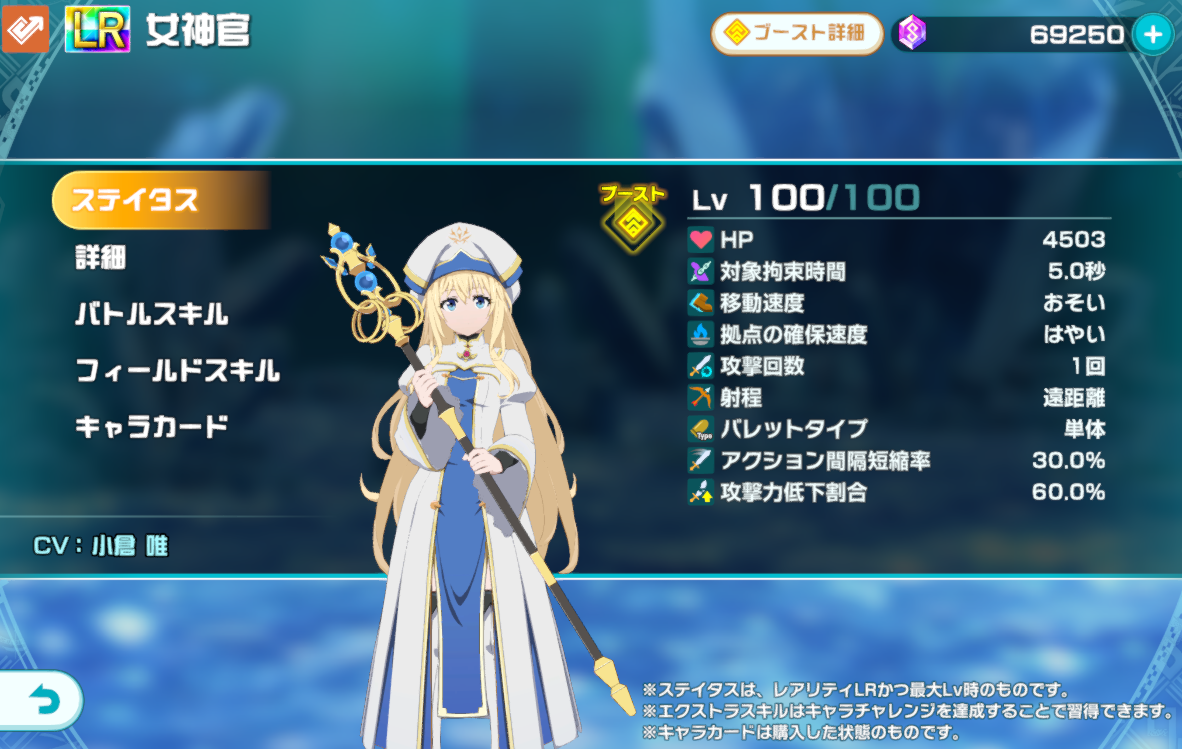Switch to the 詳細 tab
The width and height of the screenshot is (1182, 749).
(100, 258)
